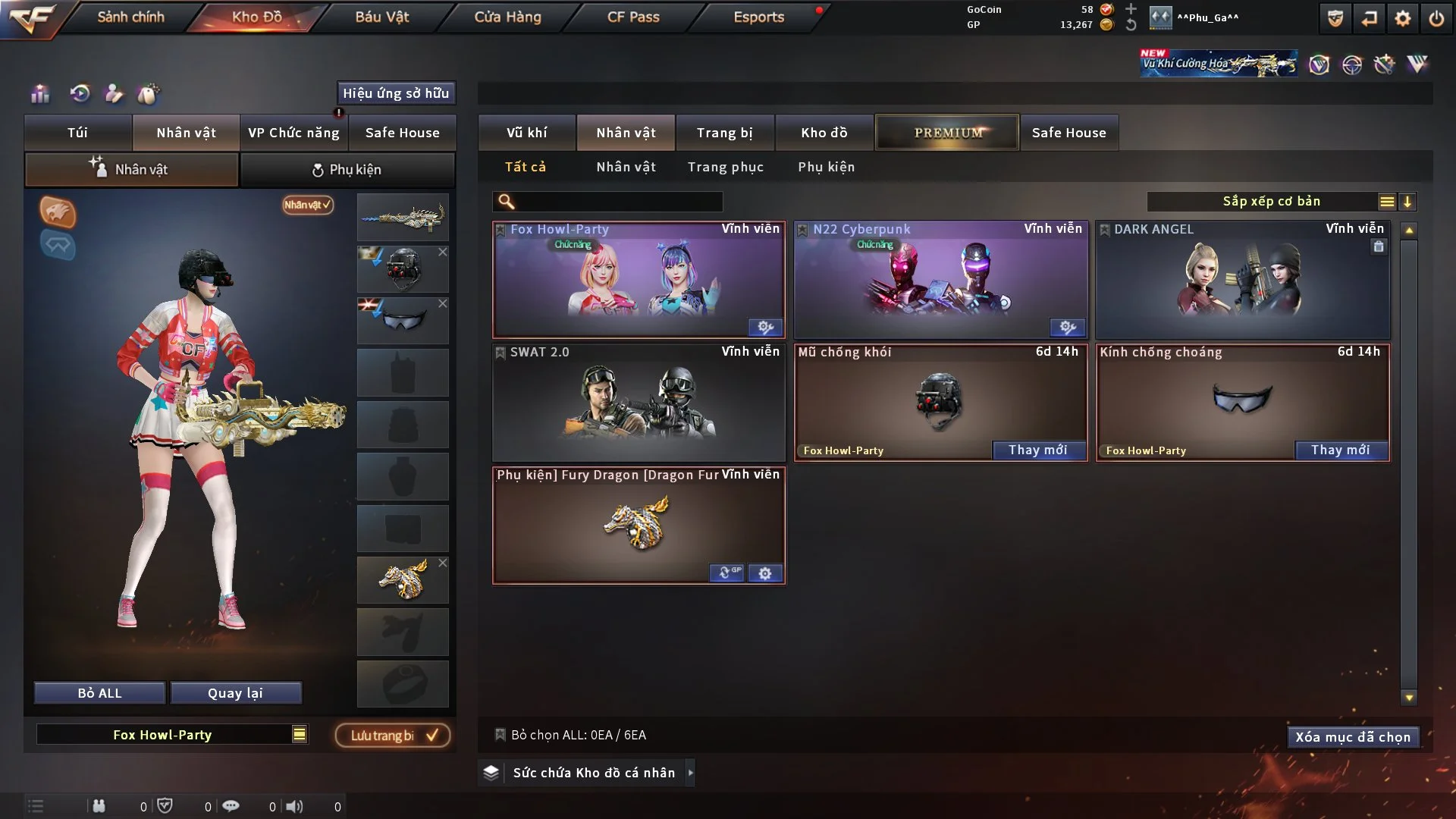The image size is (1456, 819).
Task: Click Xóa mục đã chọn delete button
Action: 1352,737
